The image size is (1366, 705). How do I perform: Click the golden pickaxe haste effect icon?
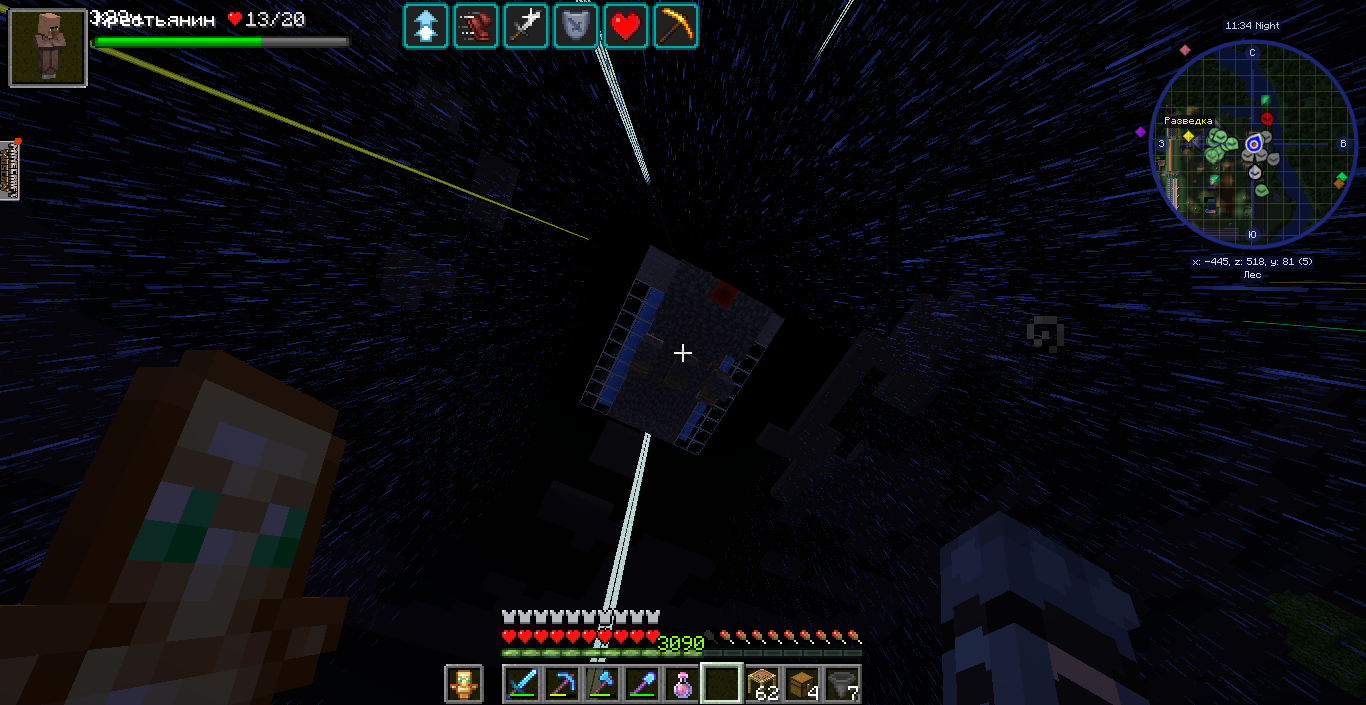(x=676, y=26)
